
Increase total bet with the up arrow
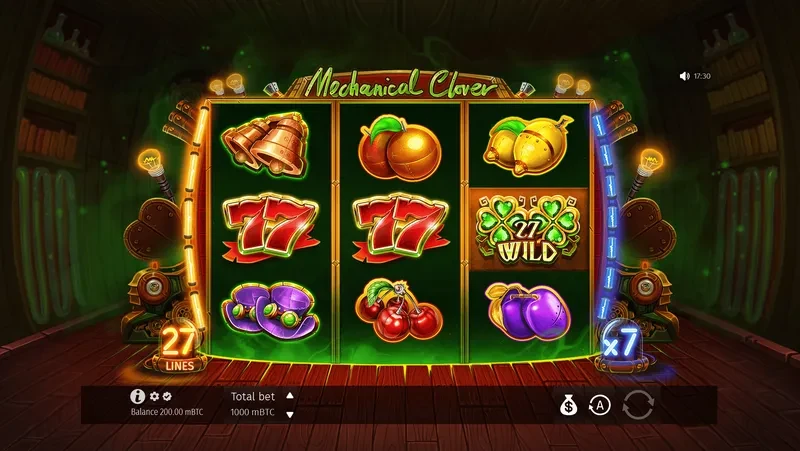tap(290, 395)
